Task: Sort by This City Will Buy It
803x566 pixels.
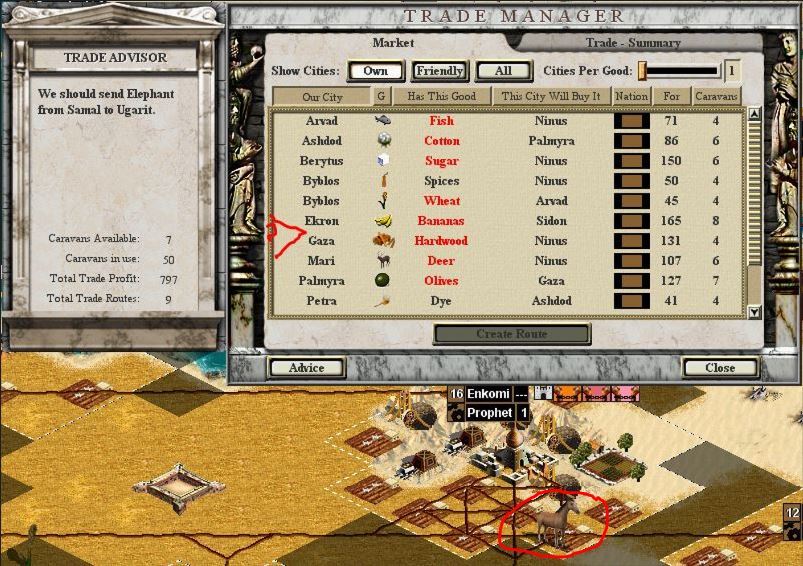Action: (551, 97)
